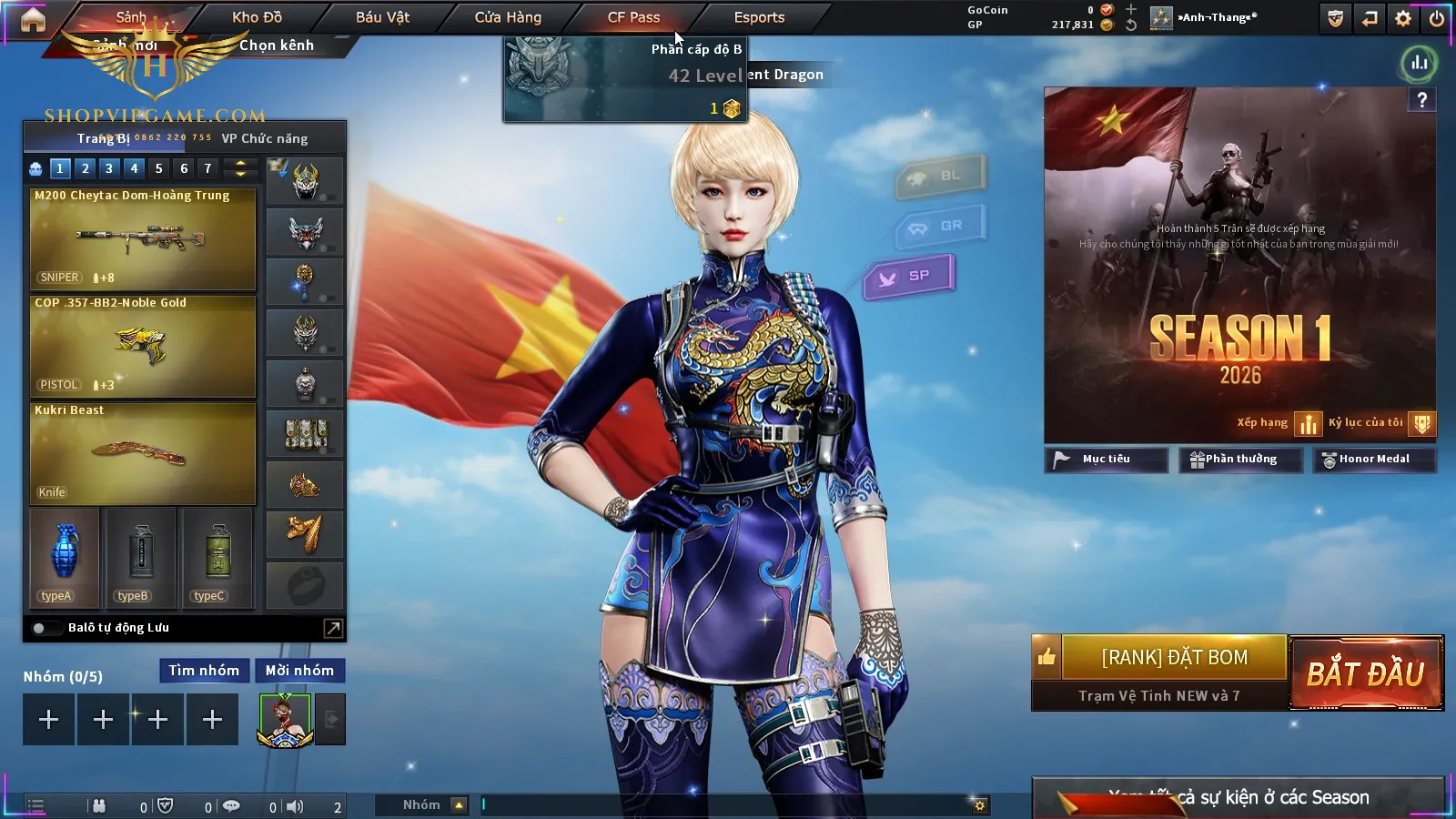Viewport: 1456px width, 819px height.
Task: Toggle Balô tự động Lưu switch
Action: (41, 628)
